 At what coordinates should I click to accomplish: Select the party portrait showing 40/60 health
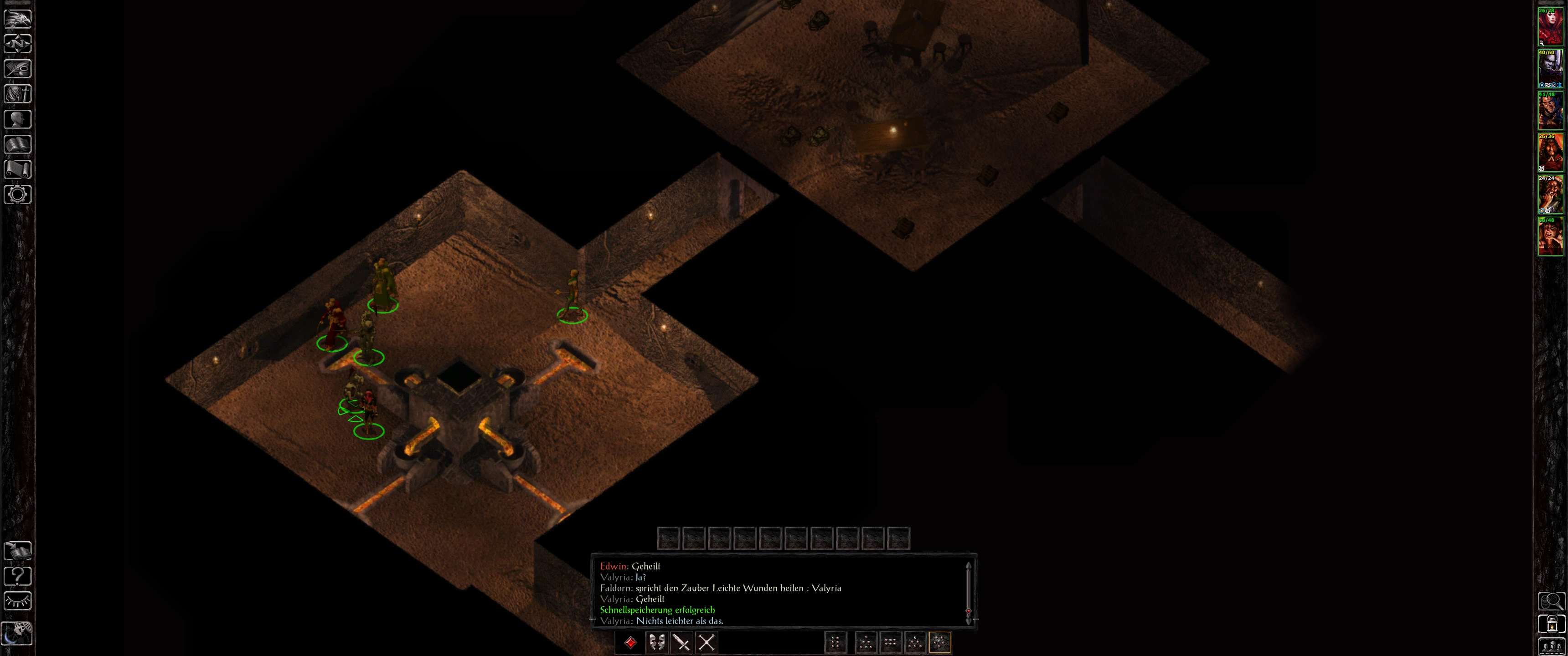[1550, 68]
